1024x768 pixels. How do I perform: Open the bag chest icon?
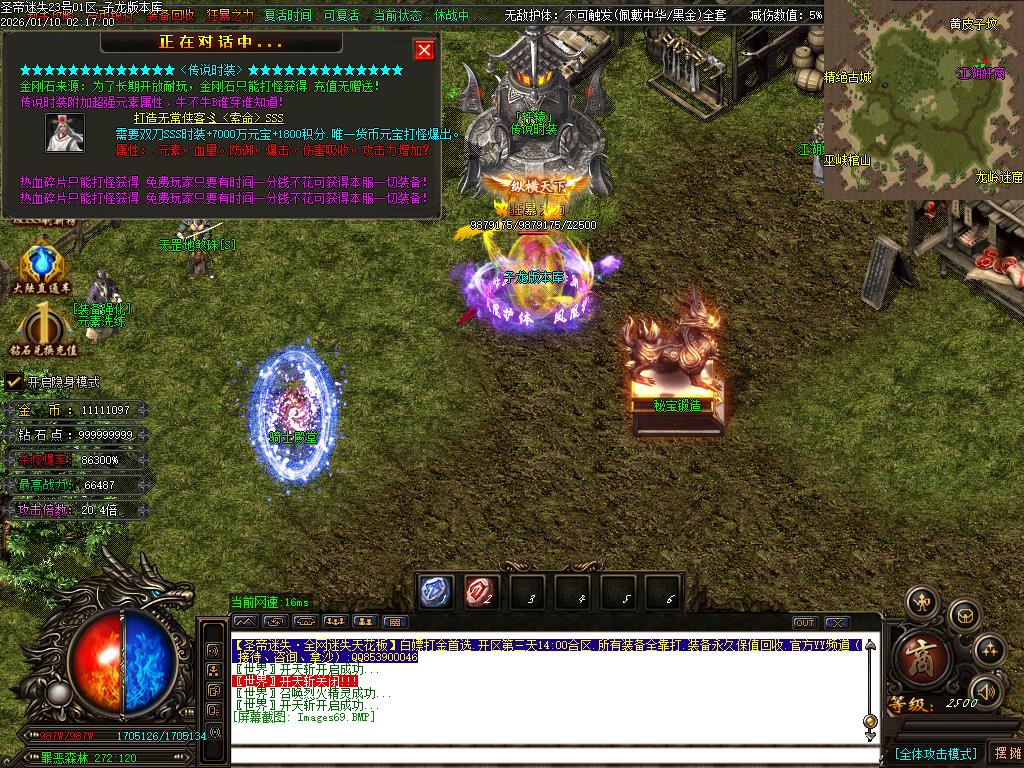coord(964,613)
